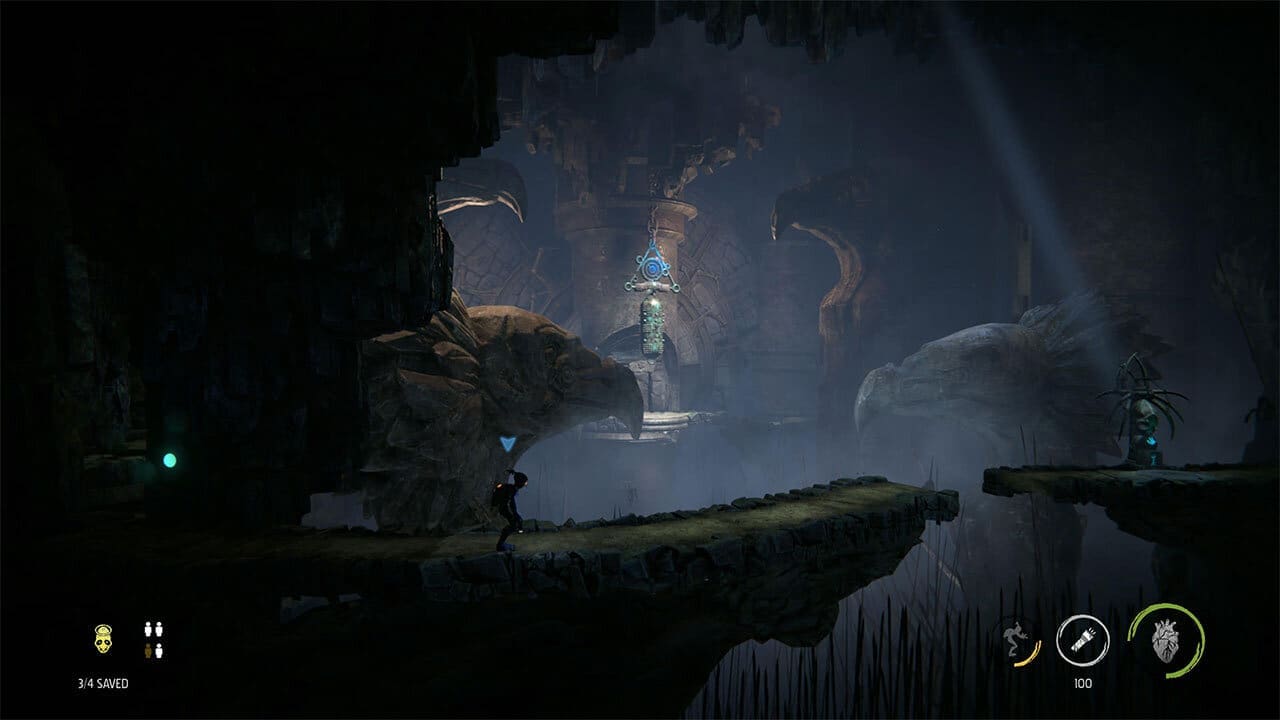
Task: Select the gold-tinted follower figure icon
Action: pyautogui.click(x=148, y=650)
